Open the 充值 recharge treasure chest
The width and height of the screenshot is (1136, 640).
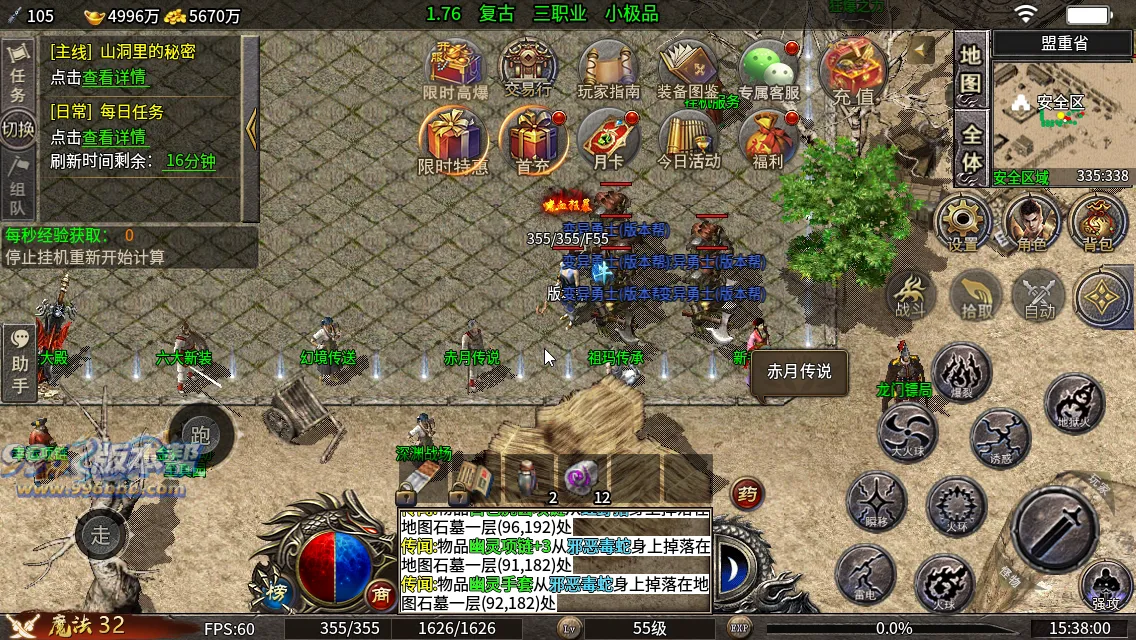(853, 70)
